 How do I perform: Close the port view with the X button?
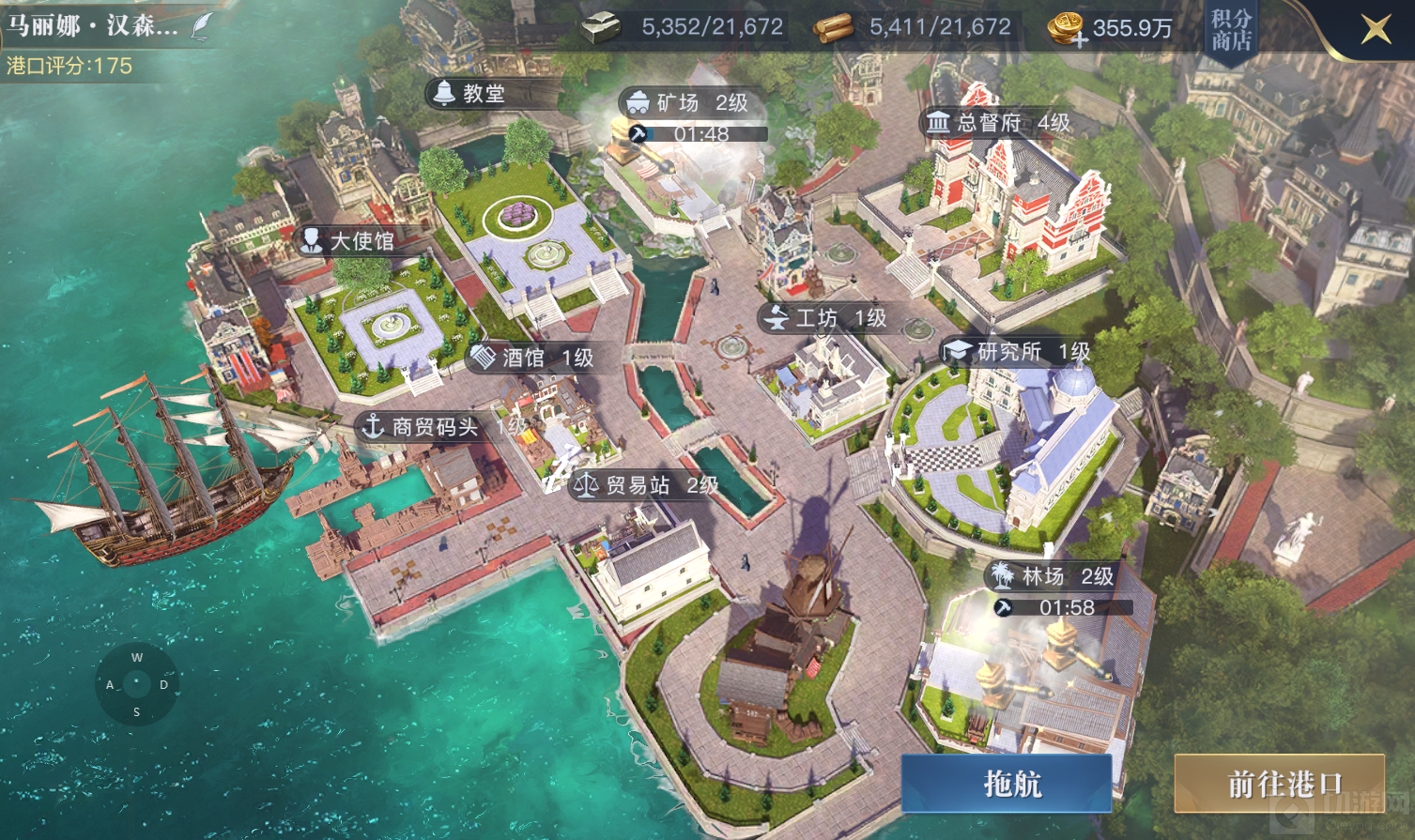(x=1376, y=29)
